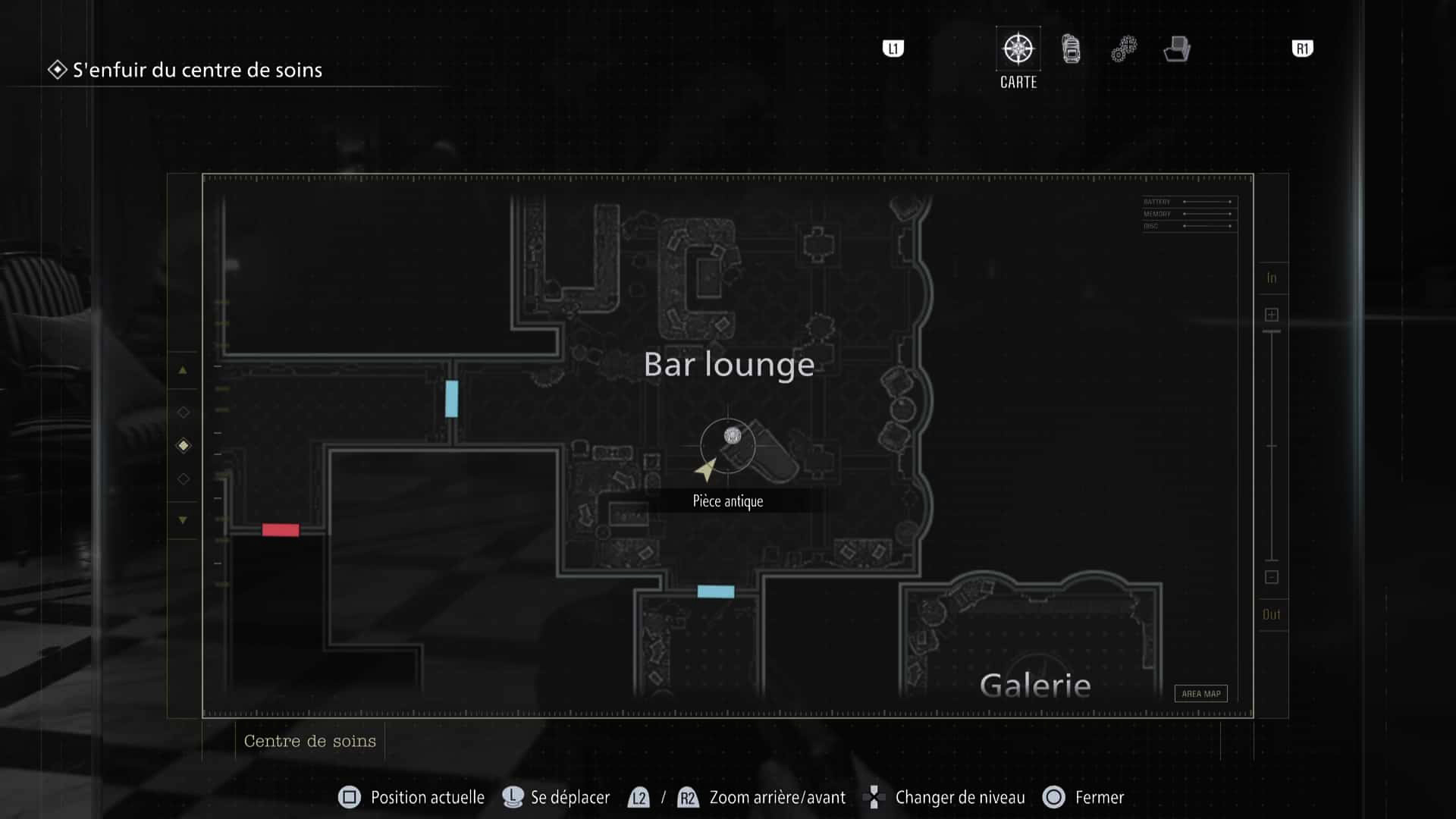Click the map zoom-out minus button

(x=1272, y=577)
